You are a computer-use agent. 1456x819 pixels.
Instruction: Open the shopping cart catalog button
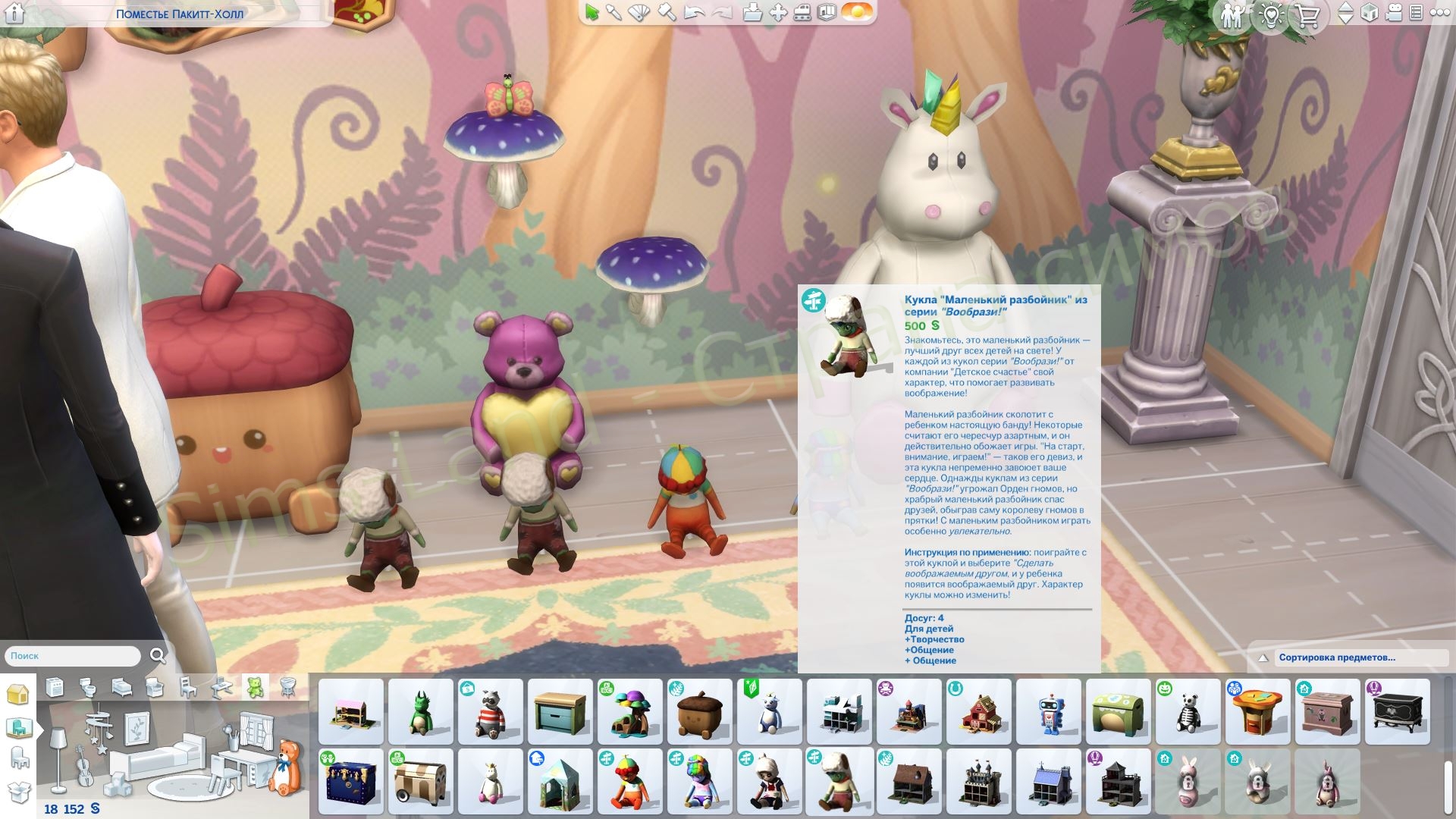[1307, 15]
